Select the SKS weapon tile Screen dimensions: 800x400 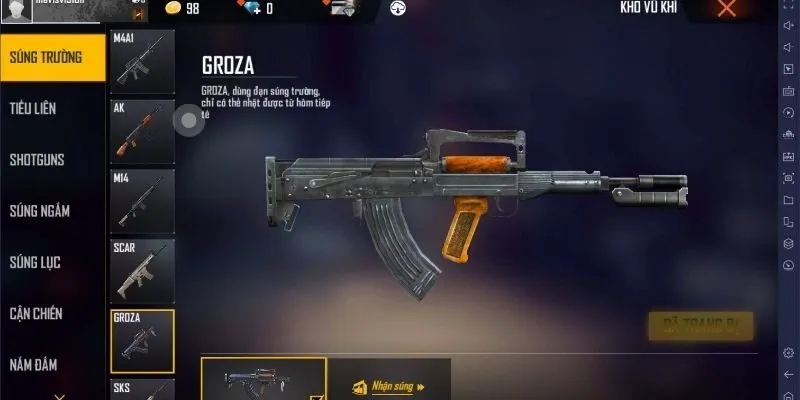tap(142, 390)
